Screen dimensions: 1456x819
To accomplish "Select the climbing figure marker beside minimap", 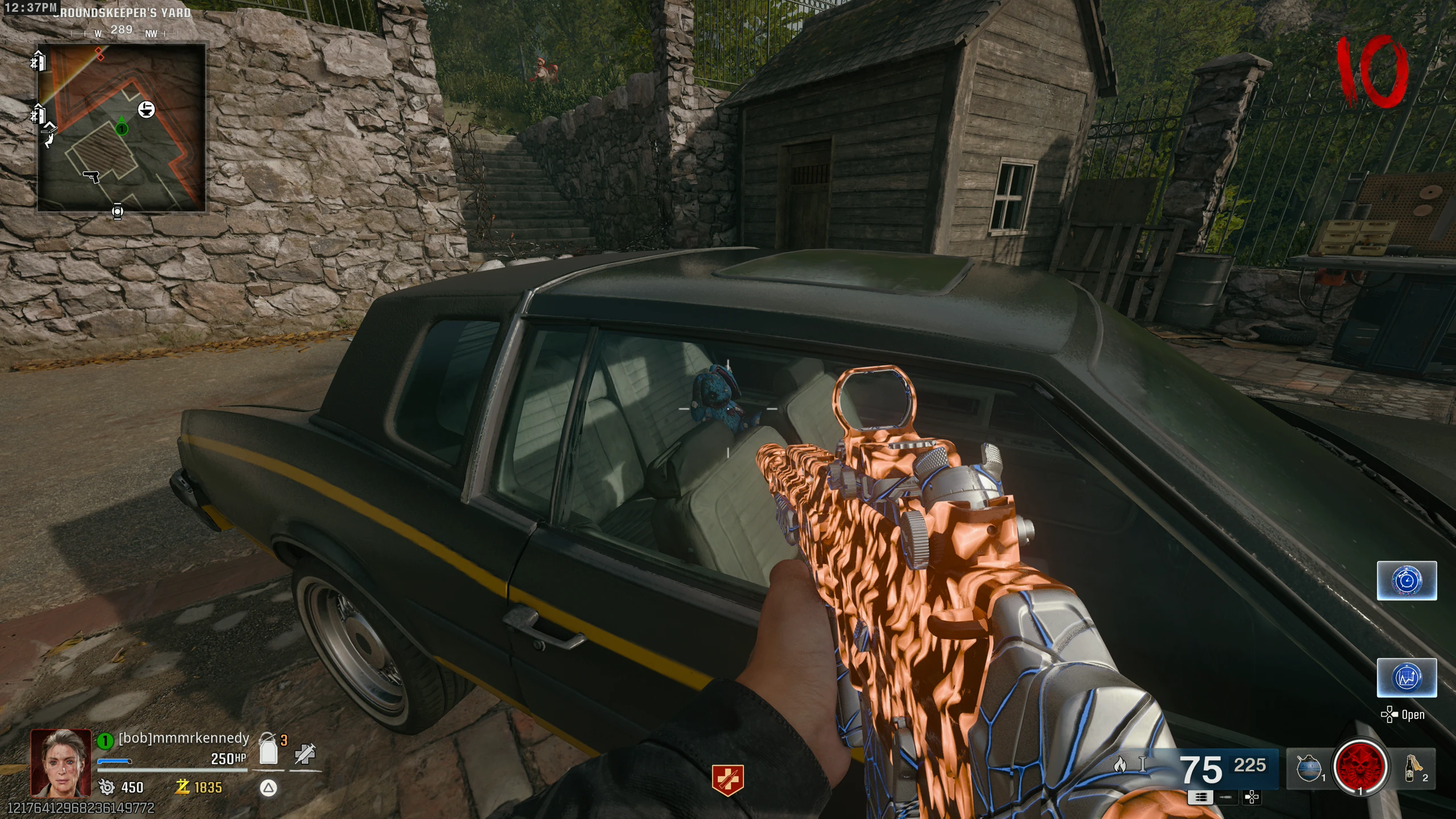I will (x=50, y=138).
